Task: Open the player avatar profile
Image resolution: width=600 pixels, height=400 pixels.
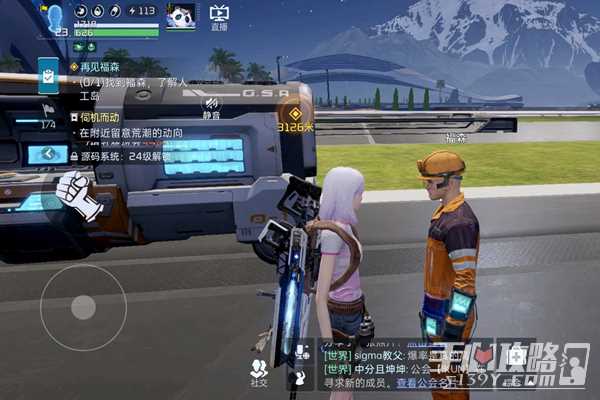Action: pos(54,17)
